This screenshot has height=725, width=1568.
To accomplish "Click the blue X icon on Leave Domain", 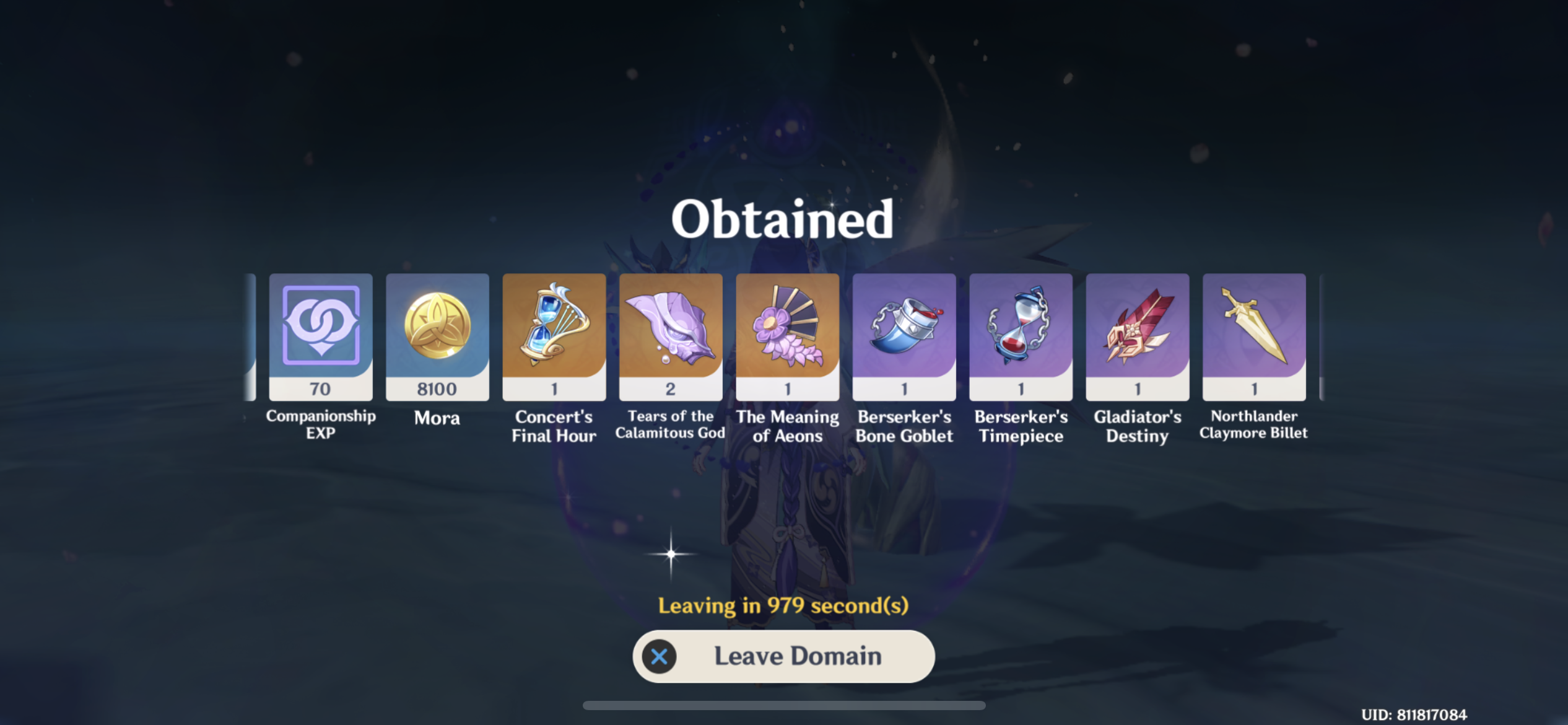I will (x=660, y=657).
